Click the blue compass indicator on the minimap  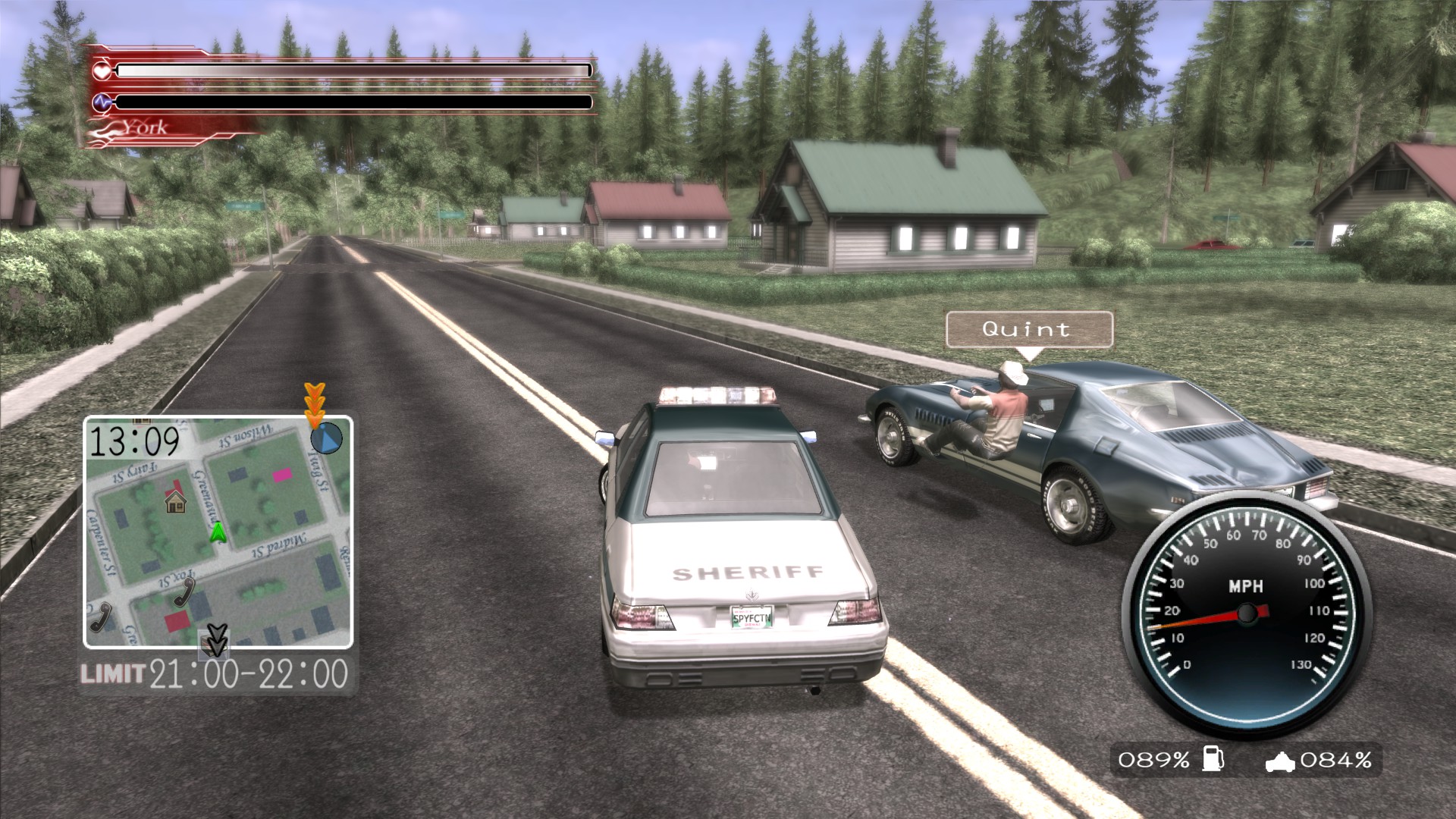pos(328,438)
